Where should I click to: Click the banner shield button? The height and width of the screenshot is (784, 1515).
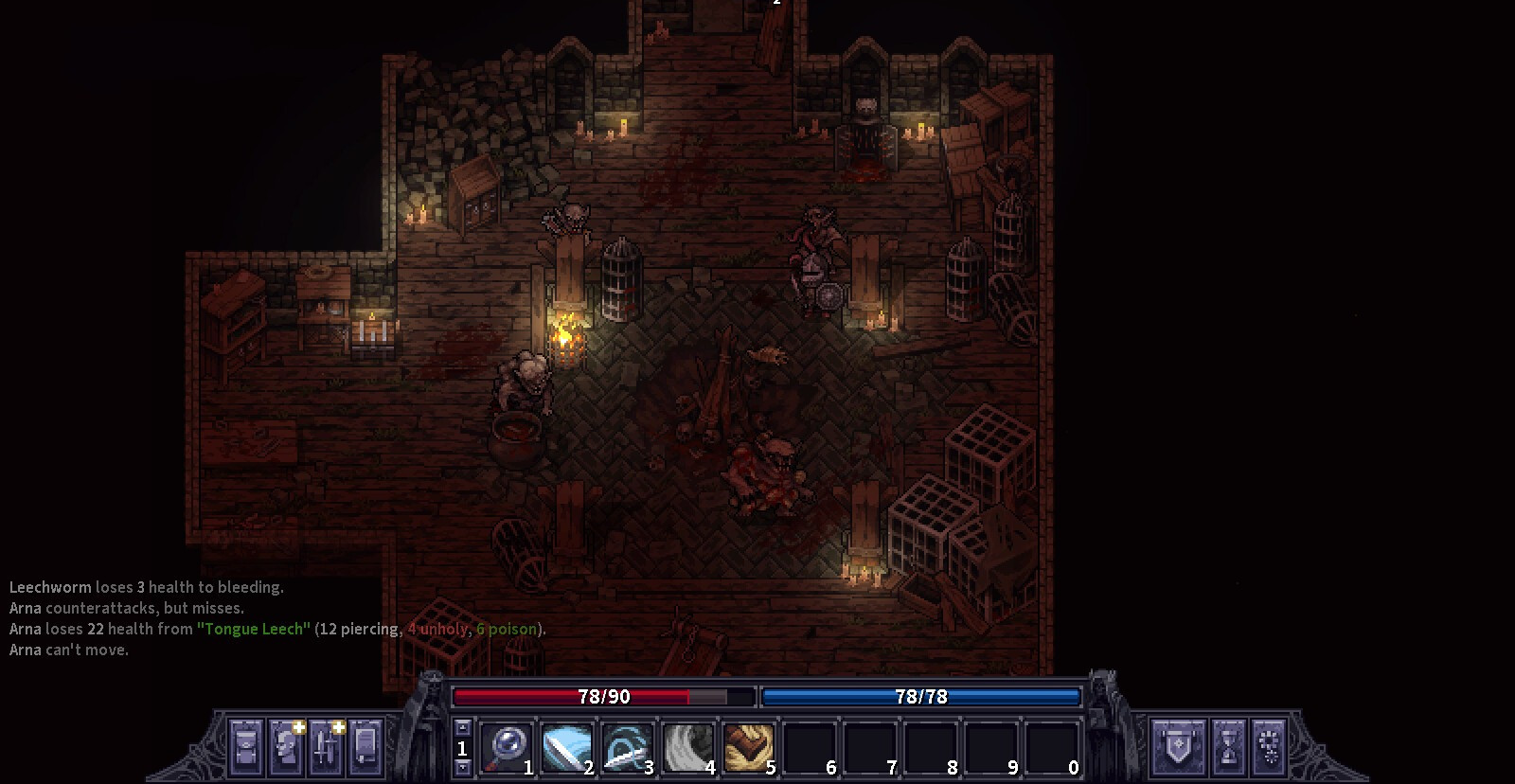1177,745
